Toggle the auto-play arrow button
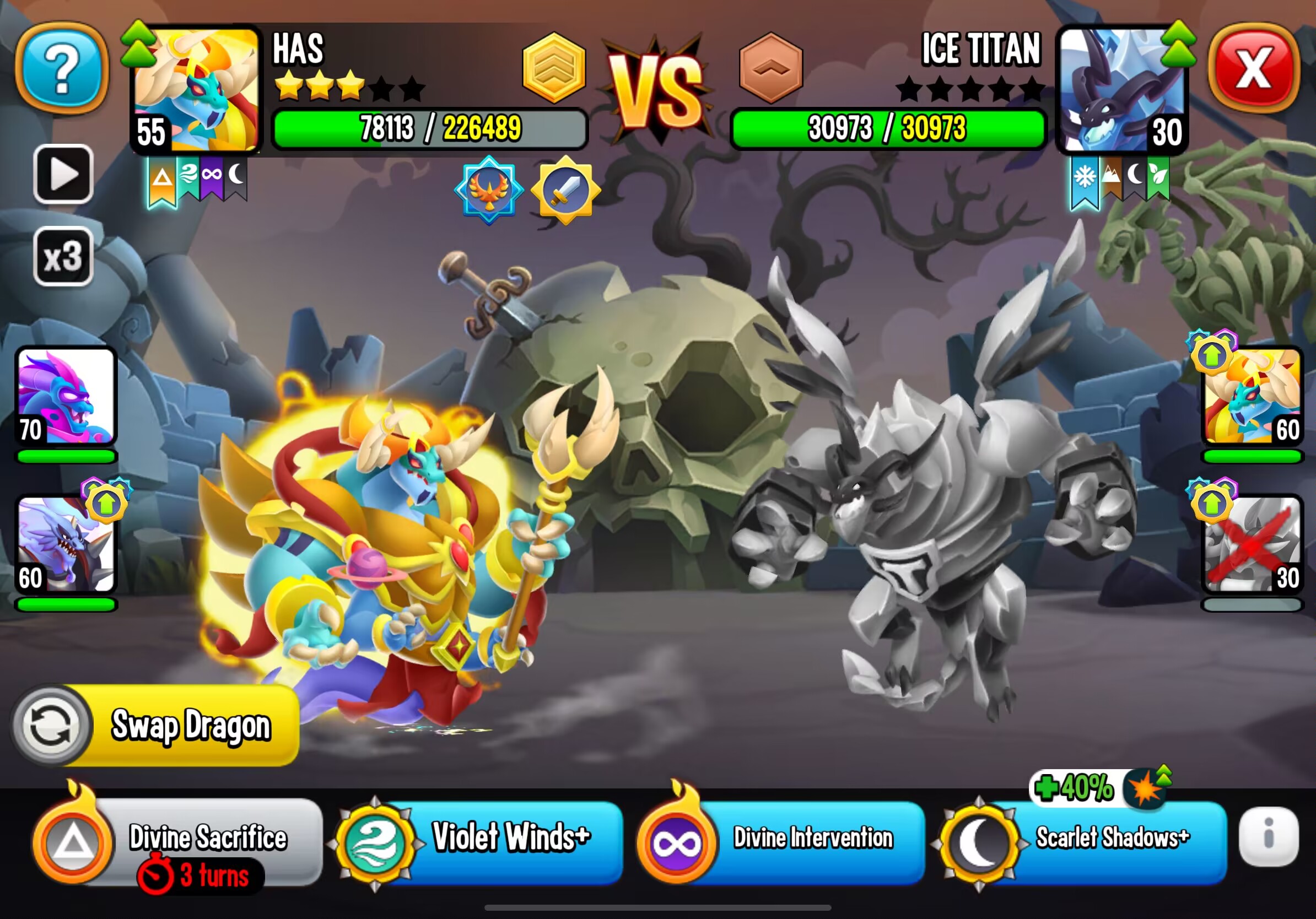This screenshot has width=1316, height=919. (63, 174)
